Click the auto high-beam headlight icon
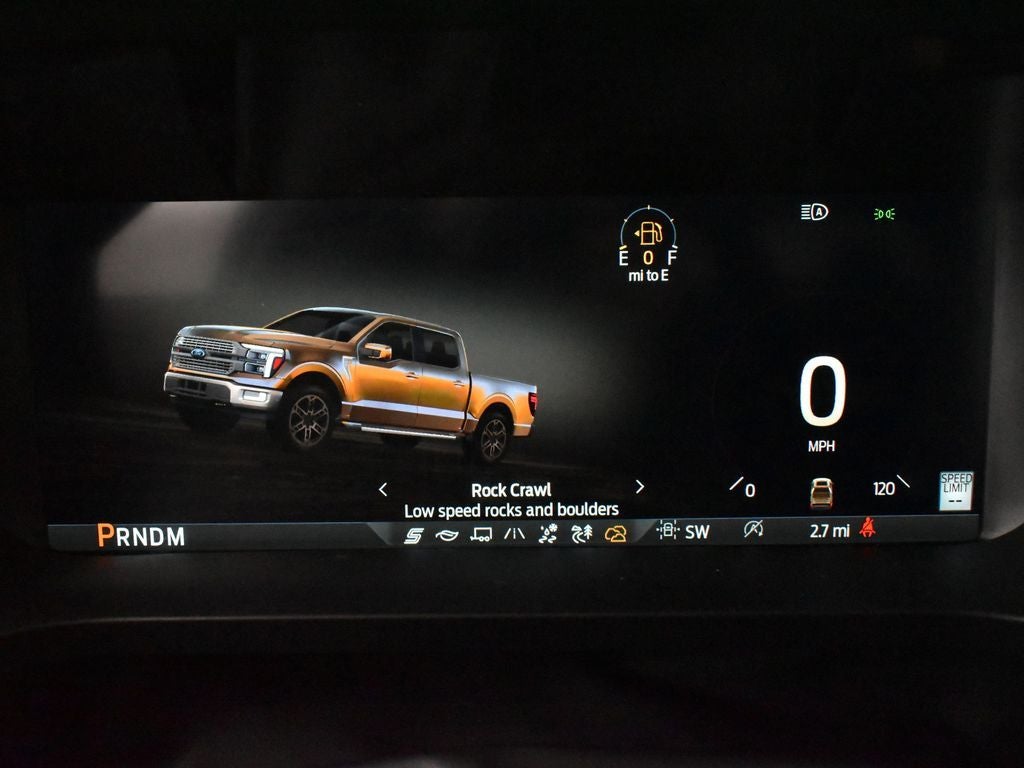This screenshot has height=768, width=1024. 814,212
